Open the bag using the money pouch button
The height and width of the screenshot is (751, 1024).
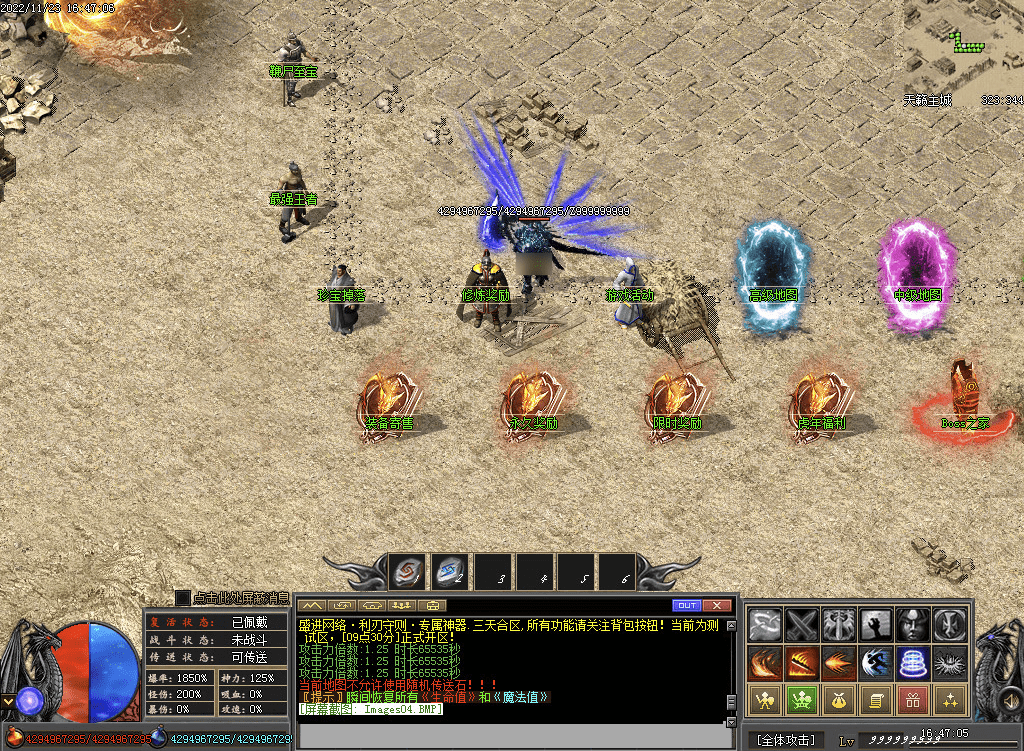click(838, 699)
